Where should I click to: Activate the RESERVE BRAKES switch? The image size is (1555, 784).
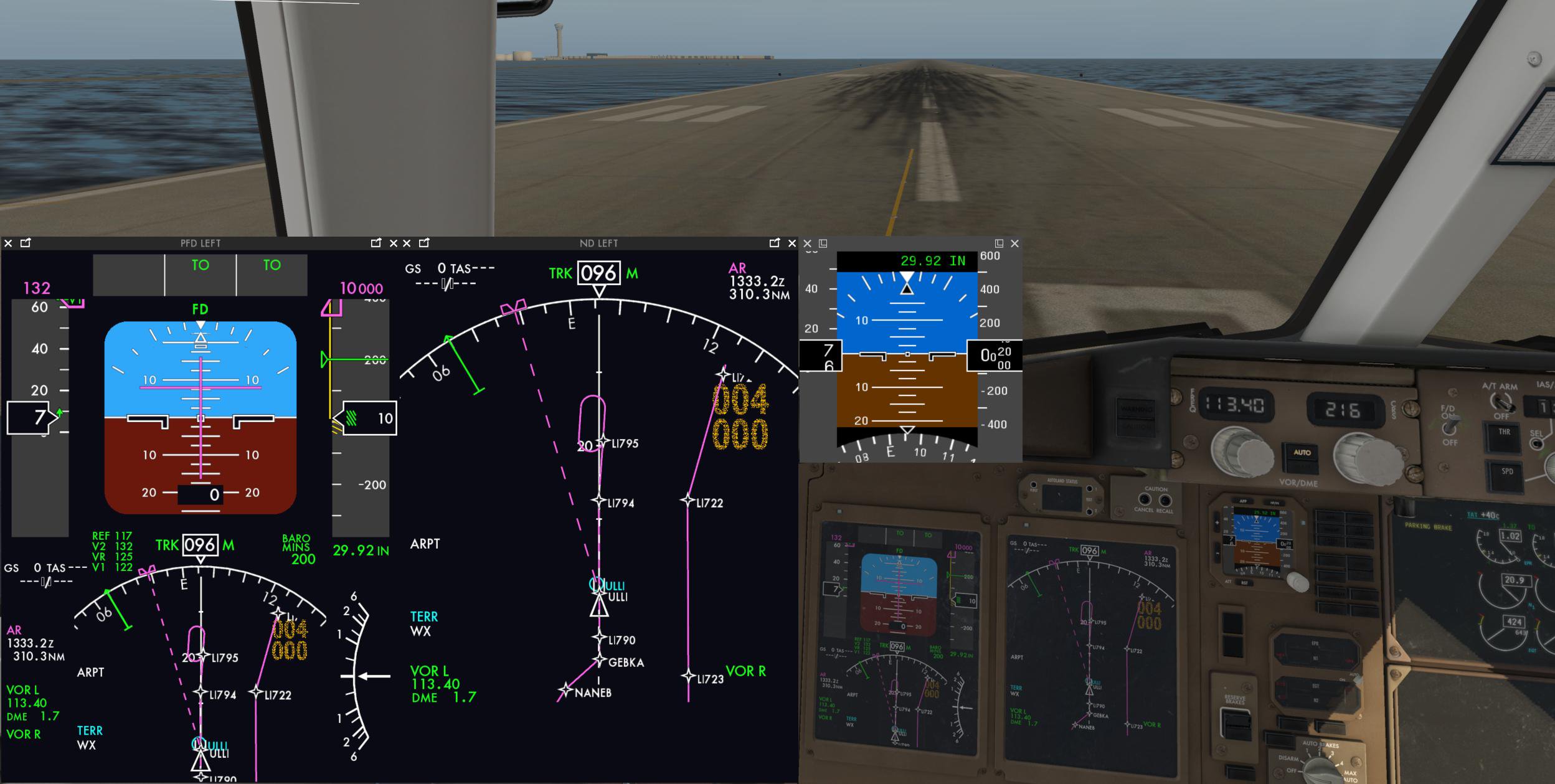(1236, 724)
